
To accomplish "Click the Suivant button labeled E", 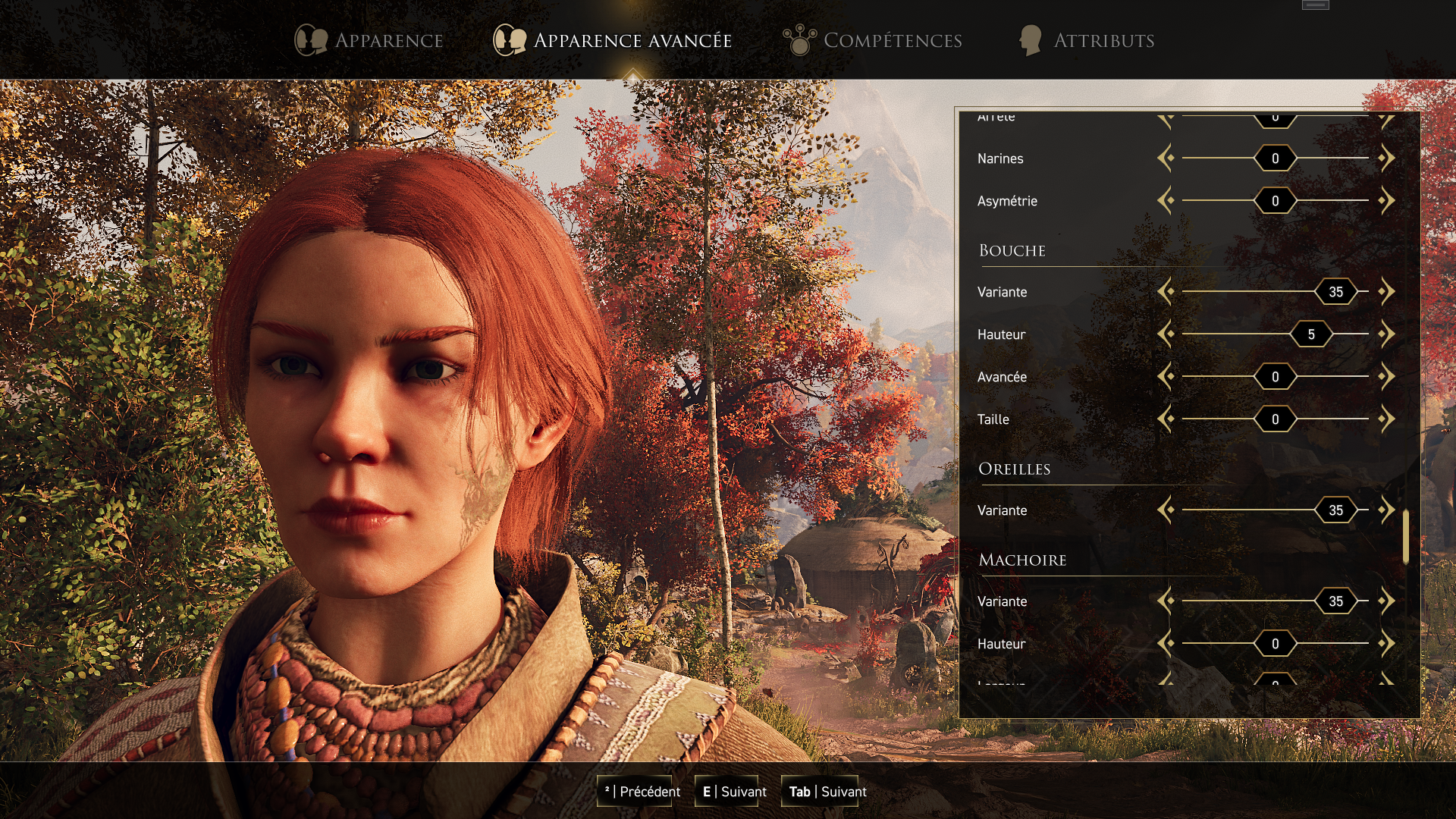I will coord(728,791).
